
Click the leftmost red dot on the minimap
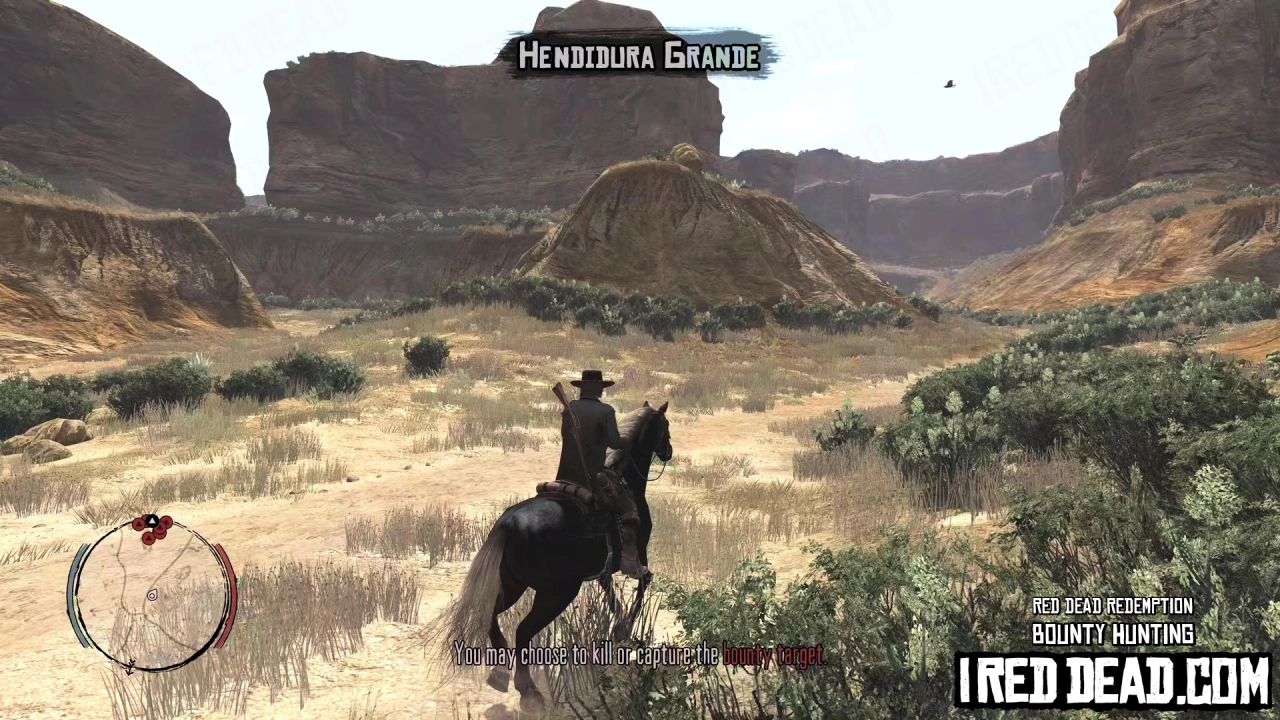(x=139, y=525)
